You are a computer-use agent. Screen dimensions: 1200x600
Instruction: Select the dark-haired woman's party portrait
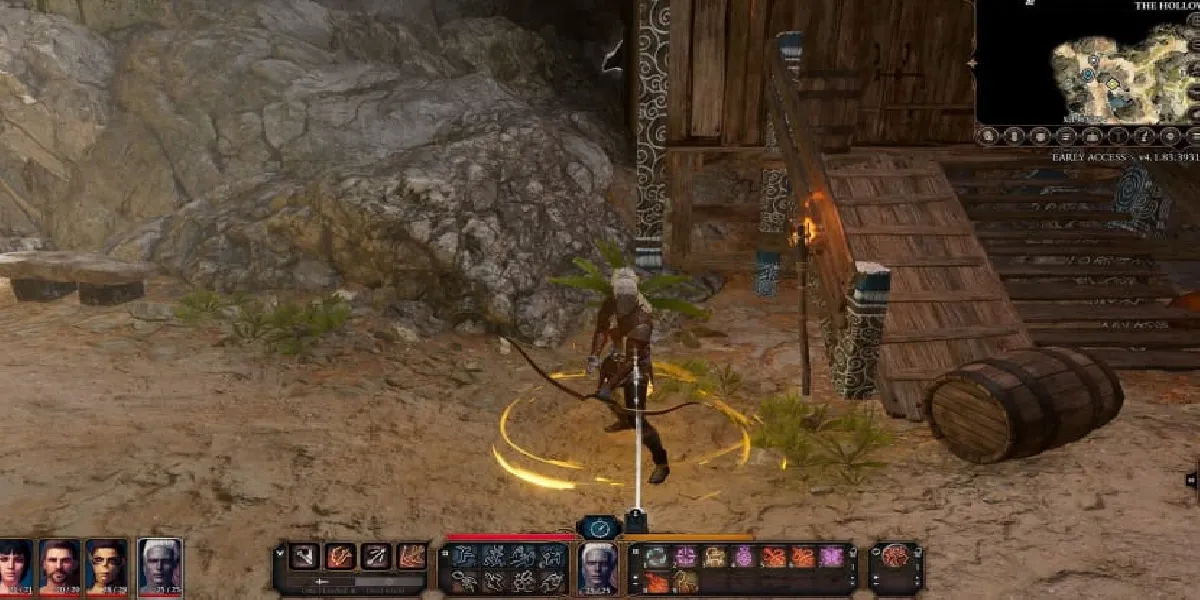16,565
